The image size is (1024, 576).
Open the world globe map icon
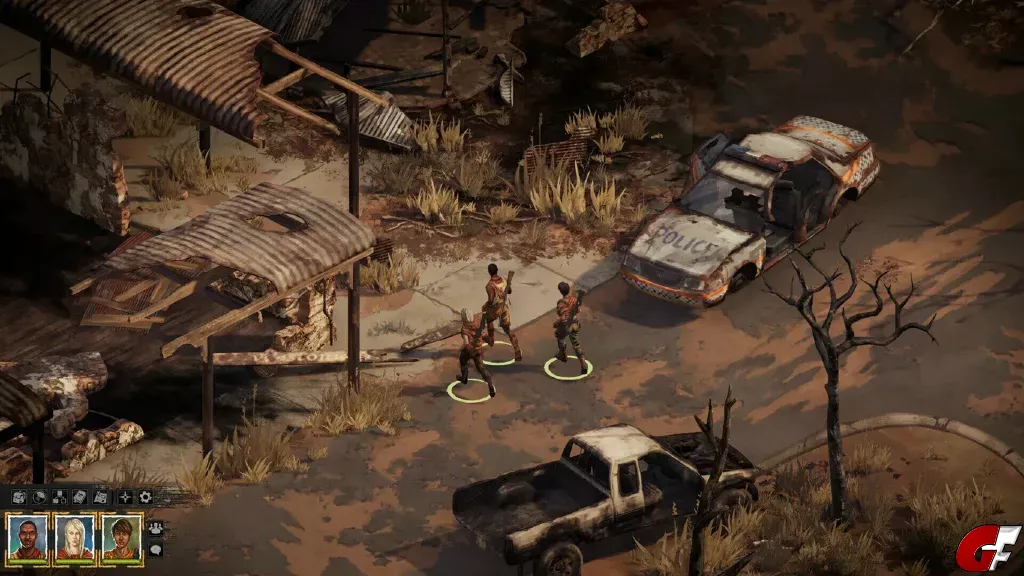click(39, 496)
